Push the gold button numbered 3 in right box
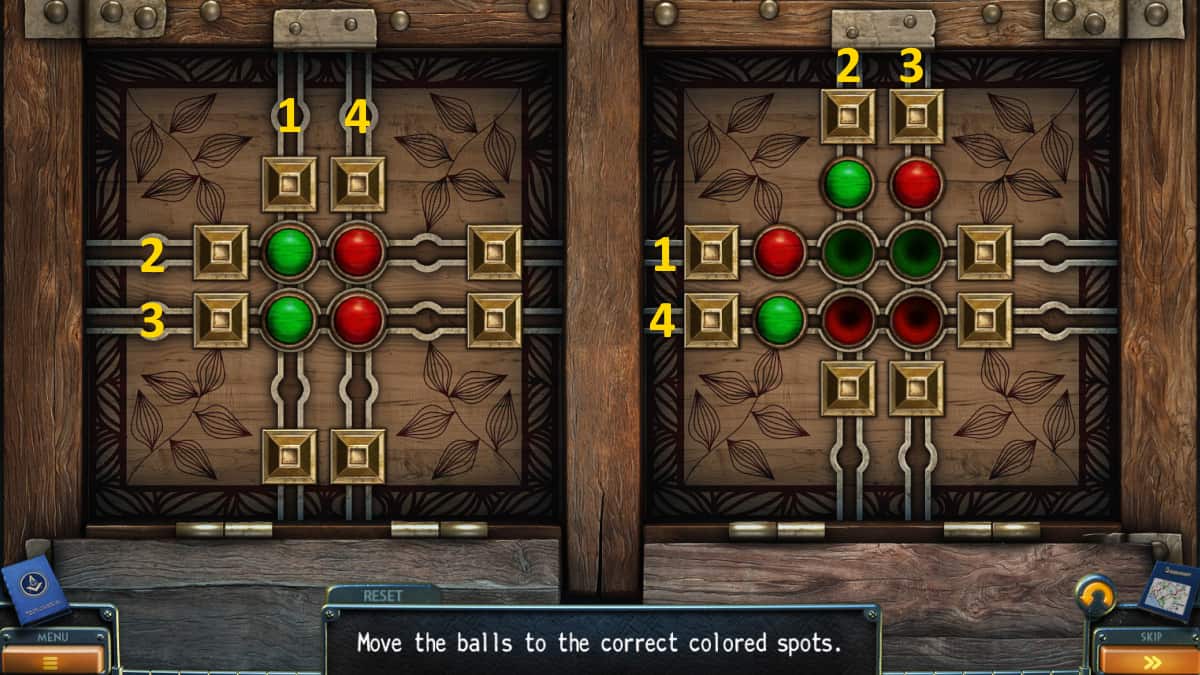Screen dimensions: 1200x675 click(916, 116)
